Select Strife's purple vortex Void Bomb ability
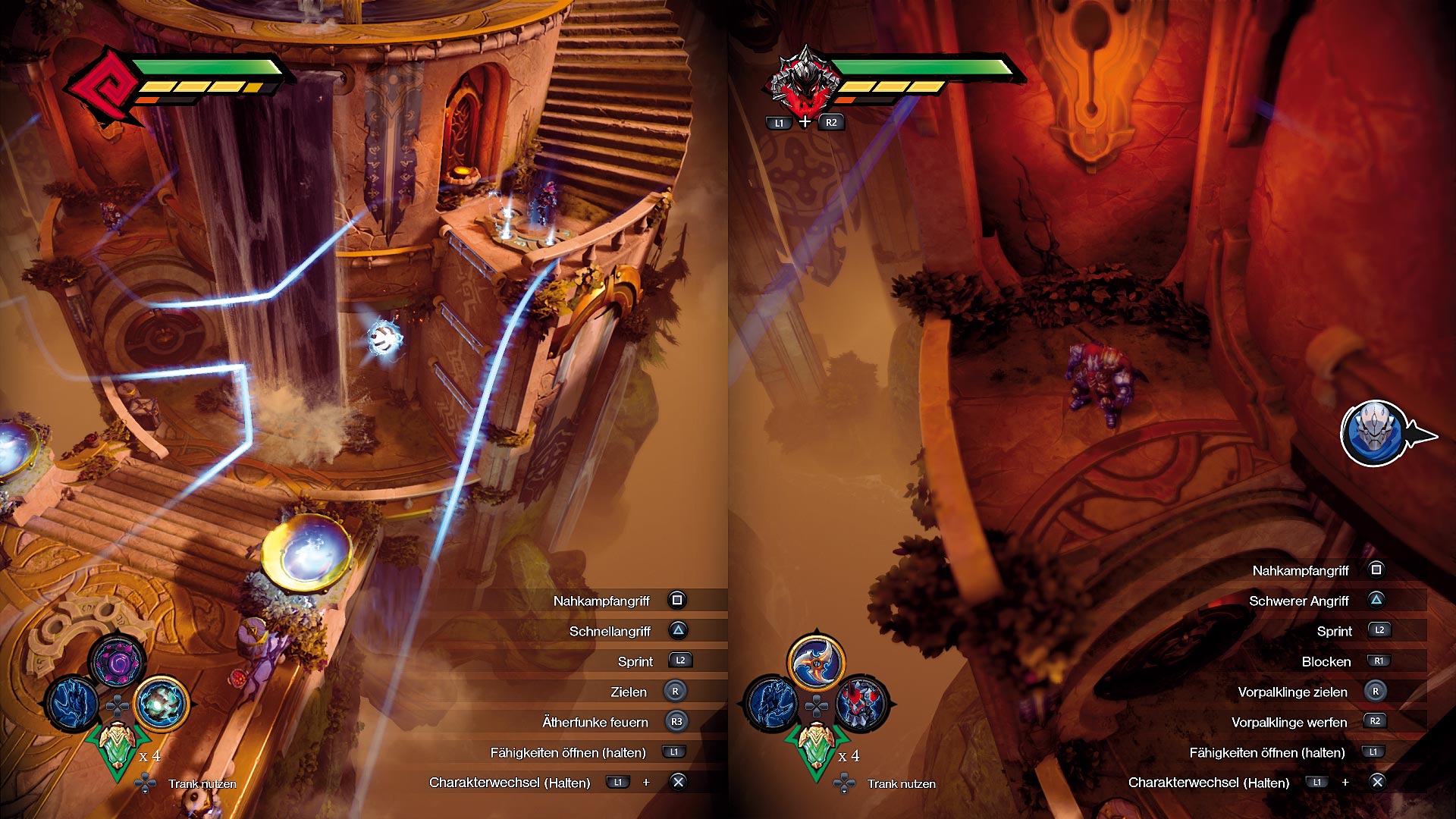1456x819 pixels. pyautogui.click(x=118, y=661)
